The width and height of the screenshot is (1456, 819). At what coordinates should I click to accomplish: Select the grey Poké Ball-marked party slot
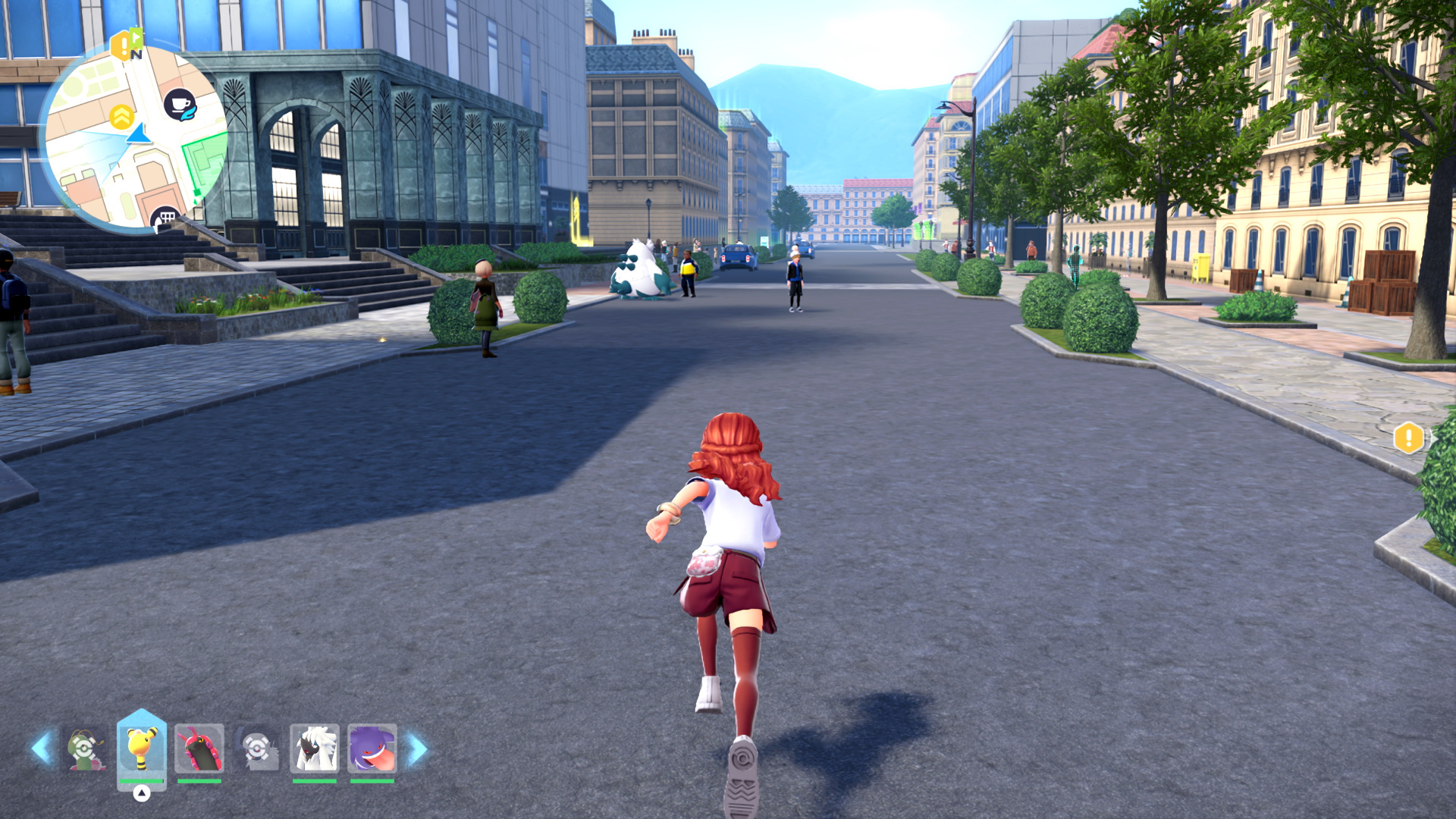click(257, 750)
